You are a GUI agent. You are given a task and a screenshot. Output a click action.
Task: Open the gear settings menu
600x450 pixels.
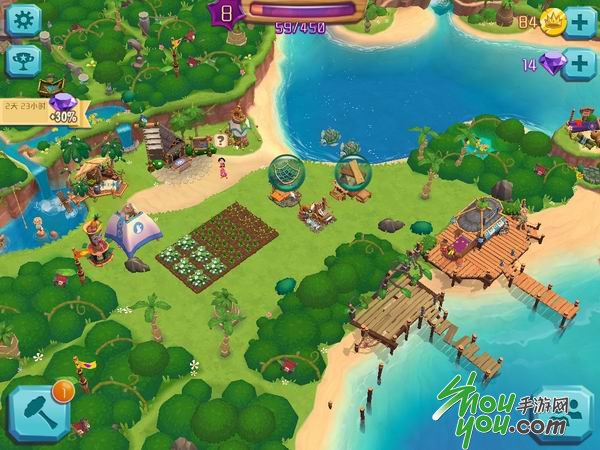click(22, 19)
